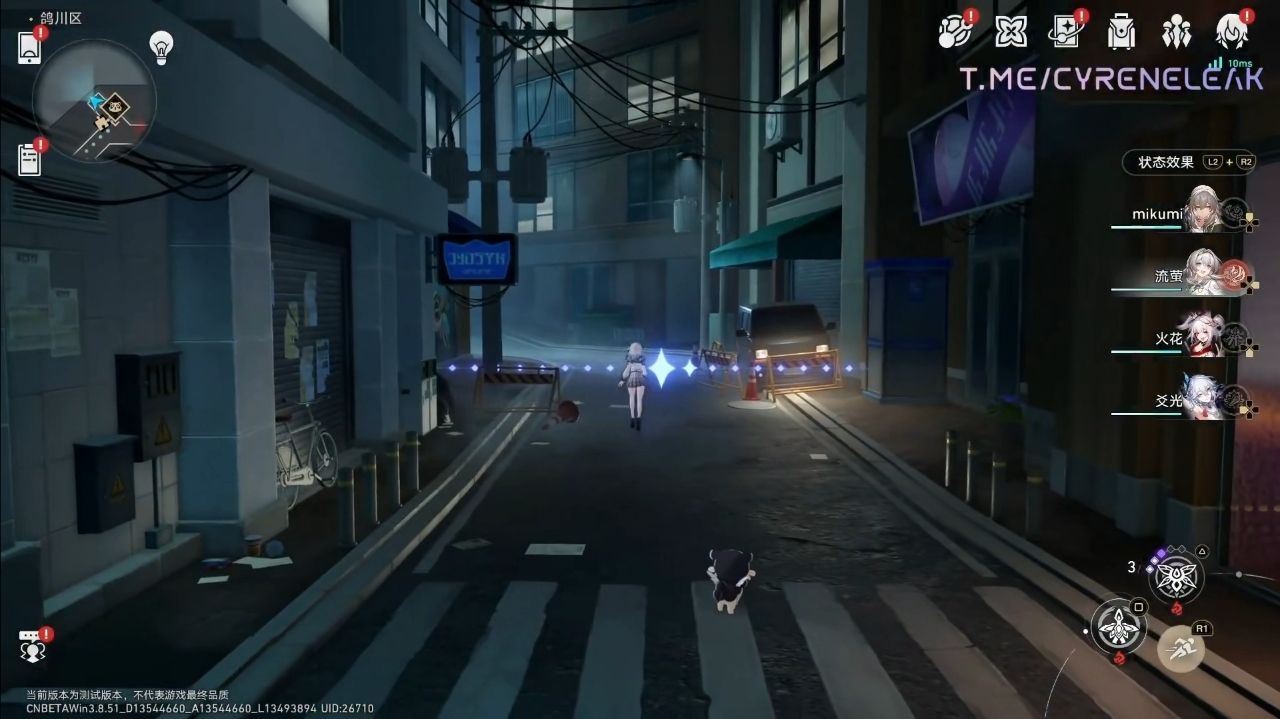Viewport: 1280px width, 719px height.
Task: Switch to party member 火花
Action: [x=1205, y=338]
